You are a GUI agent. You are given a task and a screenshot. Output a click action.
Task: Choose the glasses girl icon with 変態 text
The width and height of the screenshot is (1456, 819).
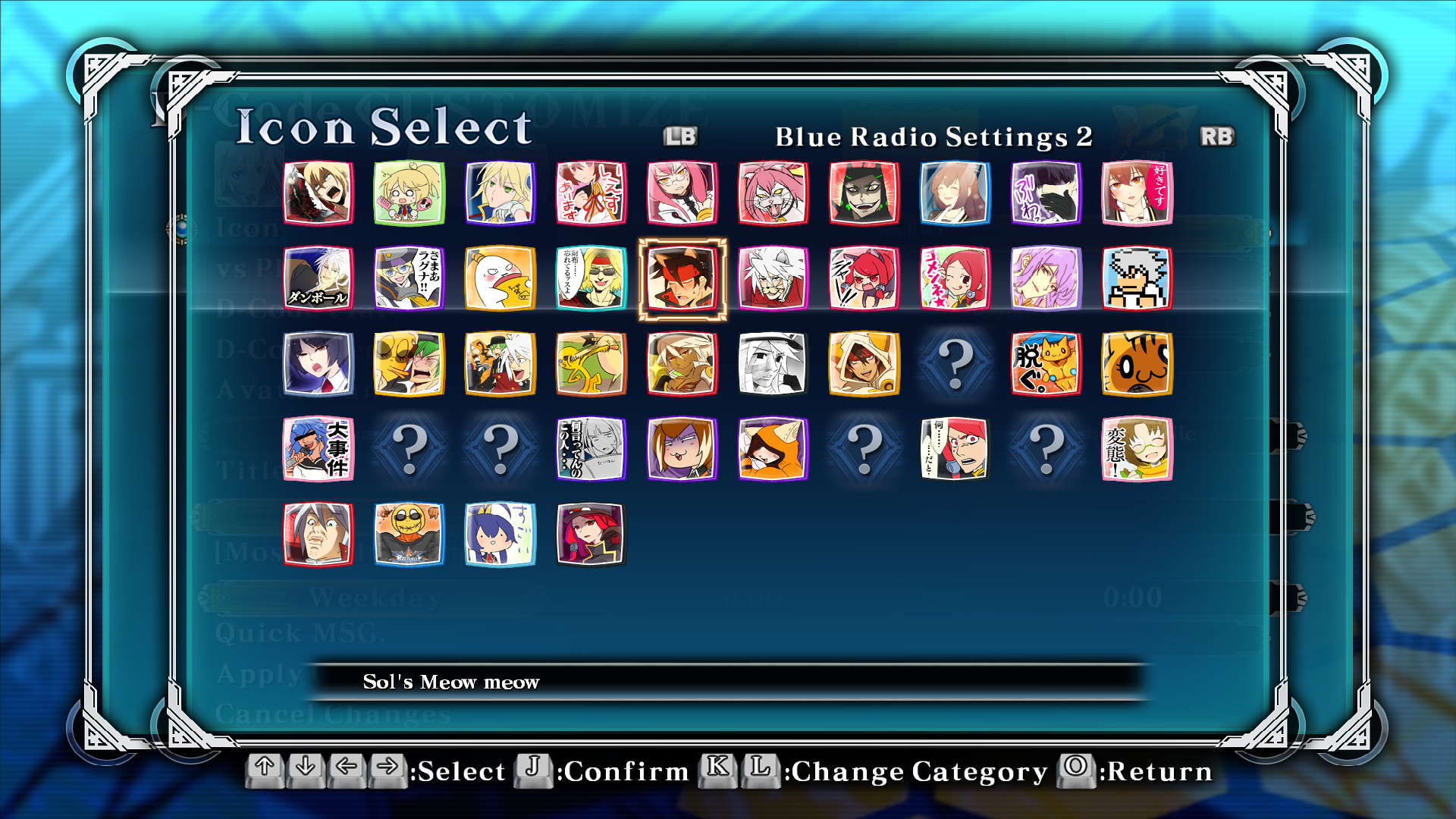(x=1137, y=449)
